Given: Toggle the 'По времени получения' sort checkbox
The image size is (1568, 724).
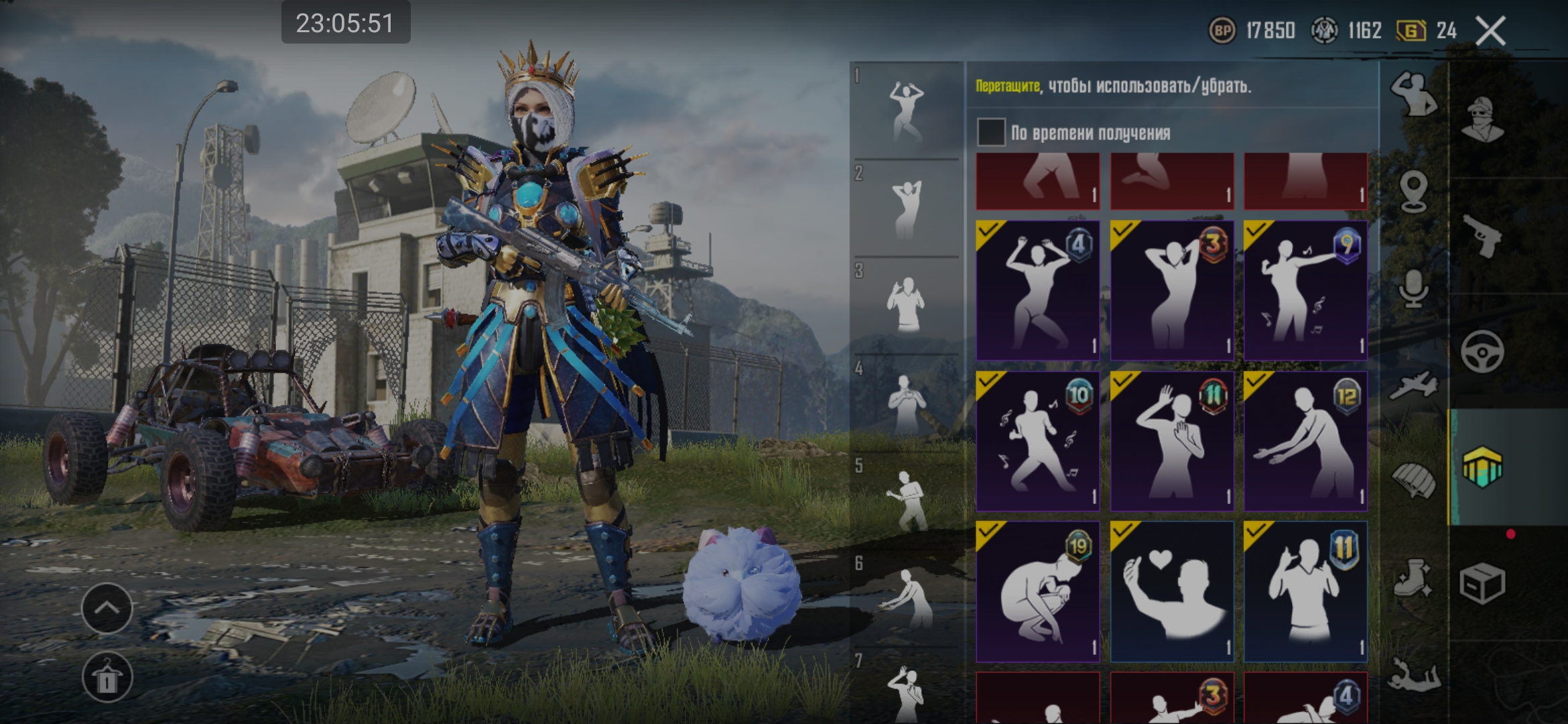Looking at the screenshot, I should pos(991,132).
